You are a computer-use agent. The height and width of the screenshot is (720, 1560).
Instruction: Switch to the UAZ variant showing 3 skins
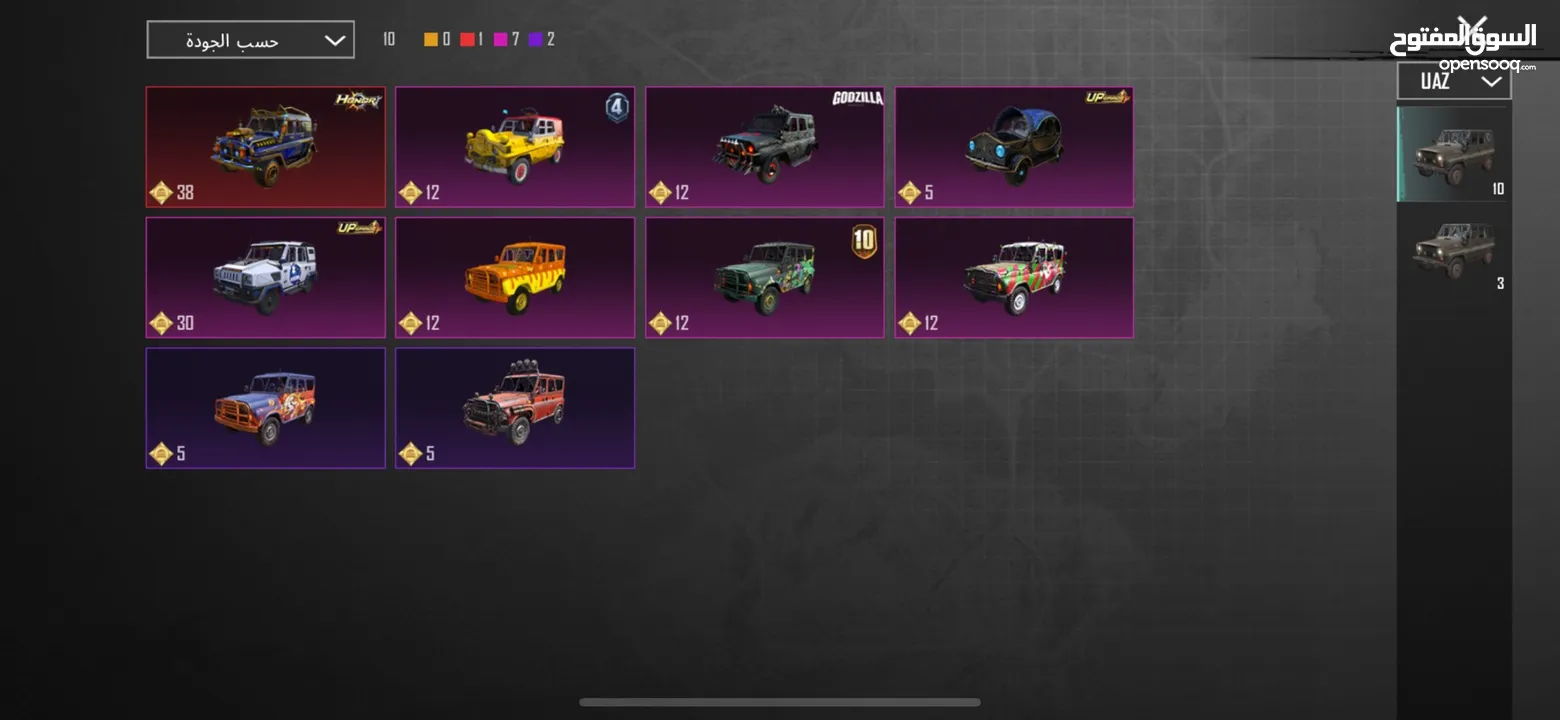point(1454,250)
